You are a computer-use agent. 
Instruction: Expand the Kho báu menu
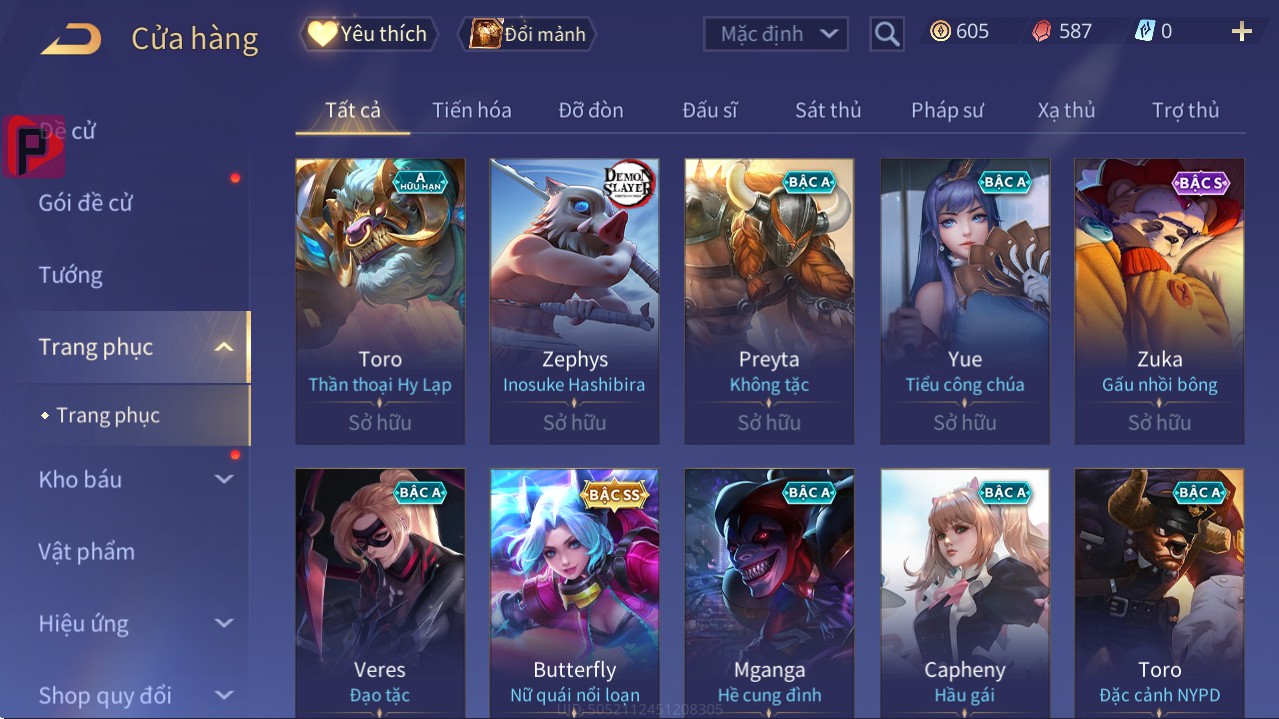(x=134, y=479)
